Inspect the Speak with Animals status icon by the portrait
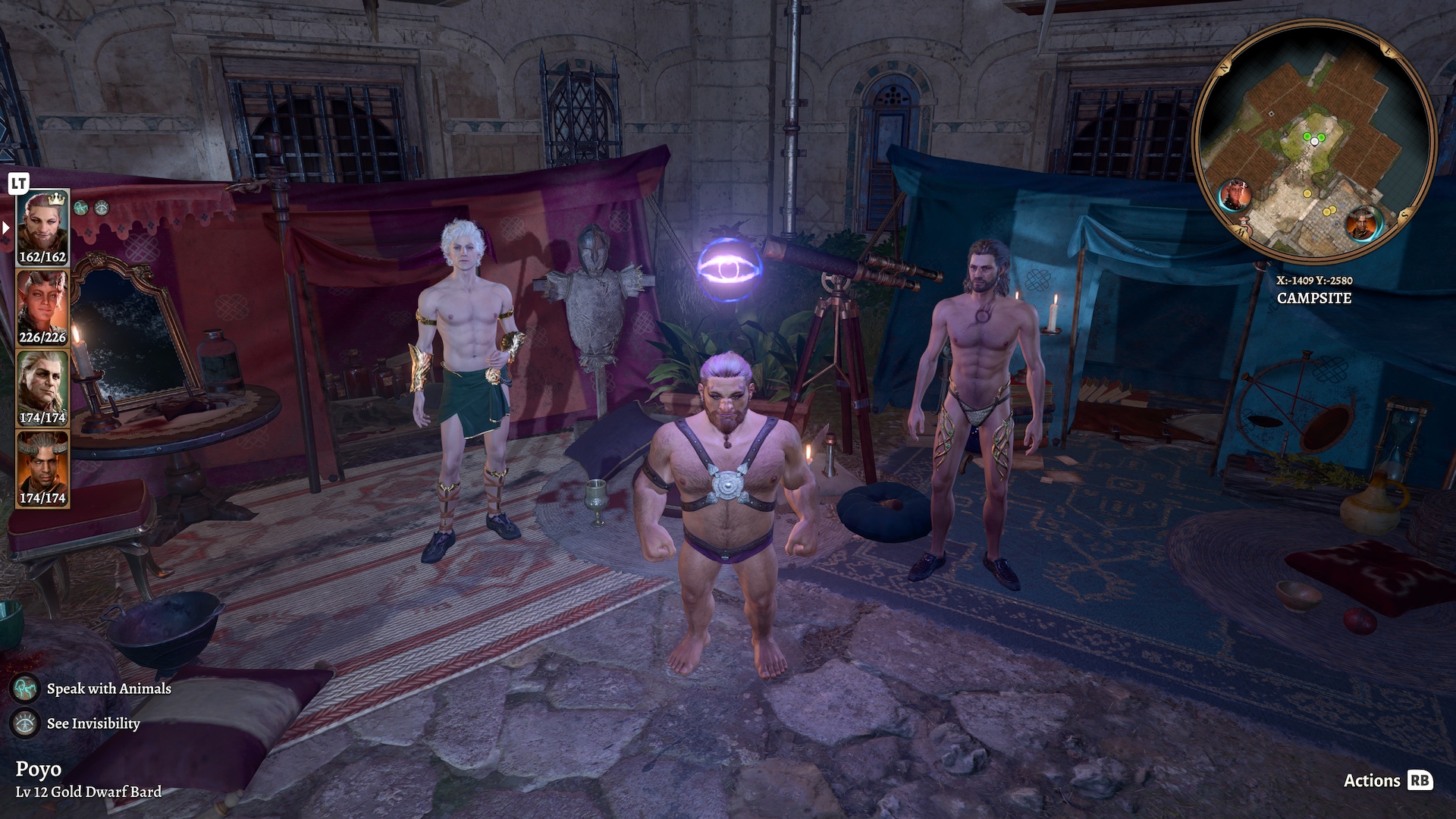 82,208
